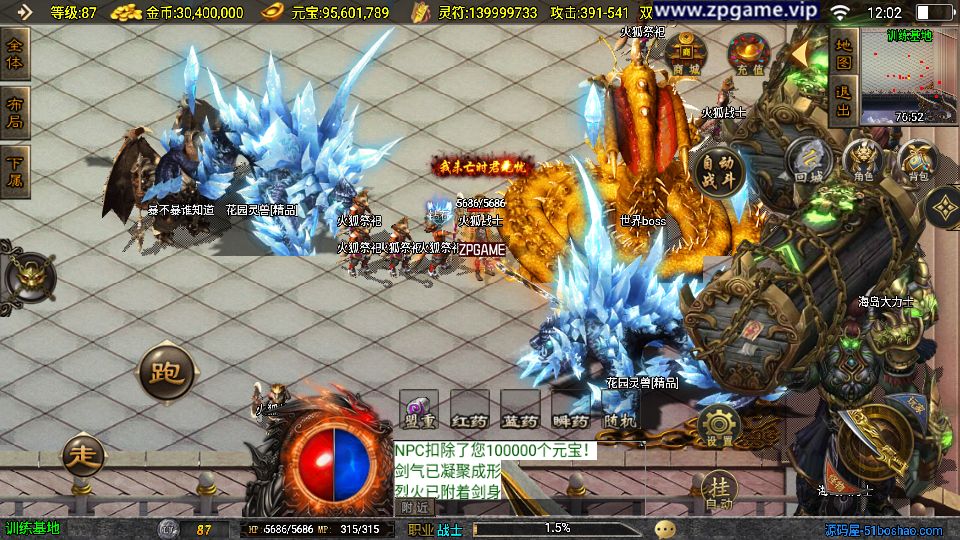Open the 商城 shop
960x540 pixels.
pyautogui.click(x=686, y=54)
